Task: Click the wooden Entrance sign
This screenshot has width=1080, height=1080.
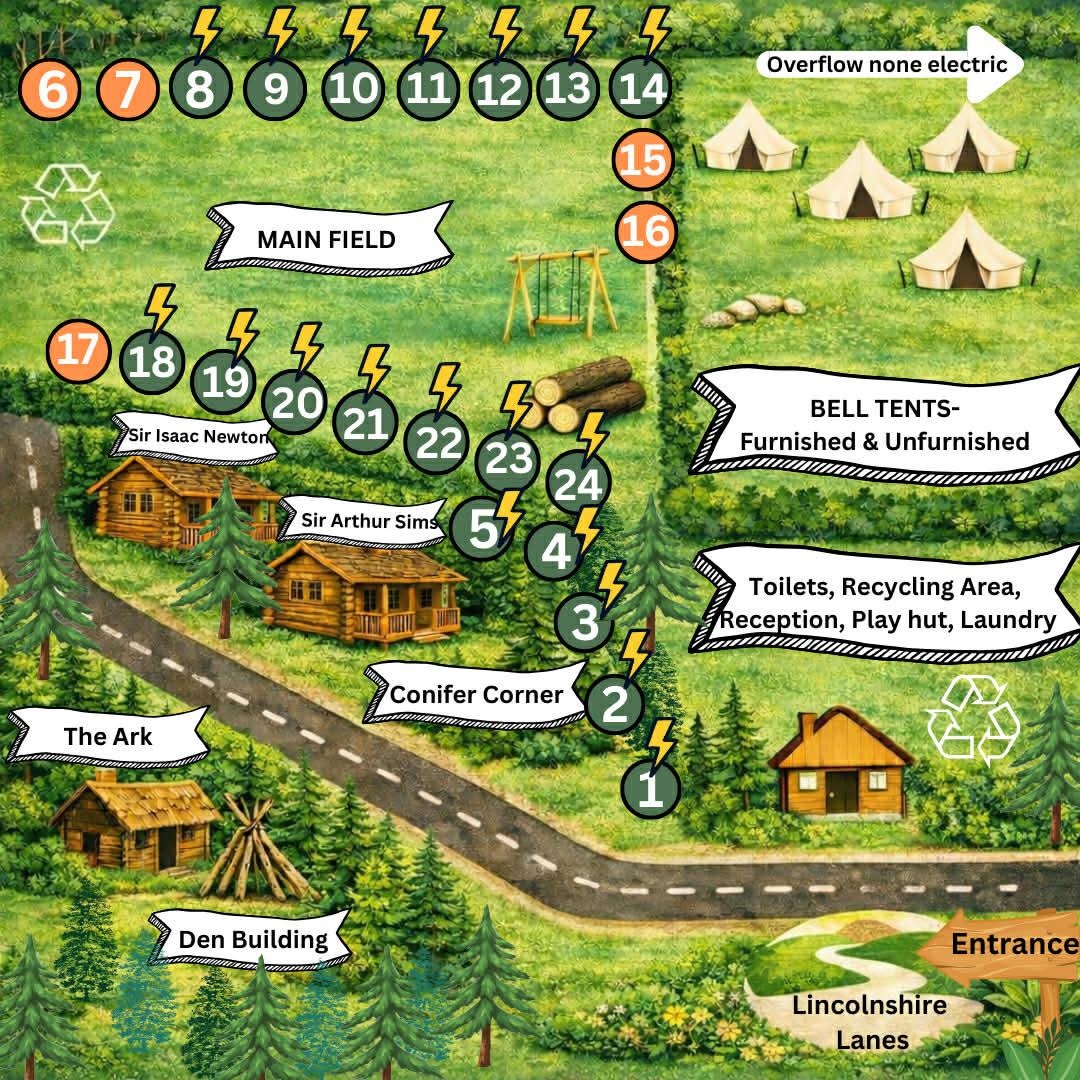Action: coord(1010,945)
